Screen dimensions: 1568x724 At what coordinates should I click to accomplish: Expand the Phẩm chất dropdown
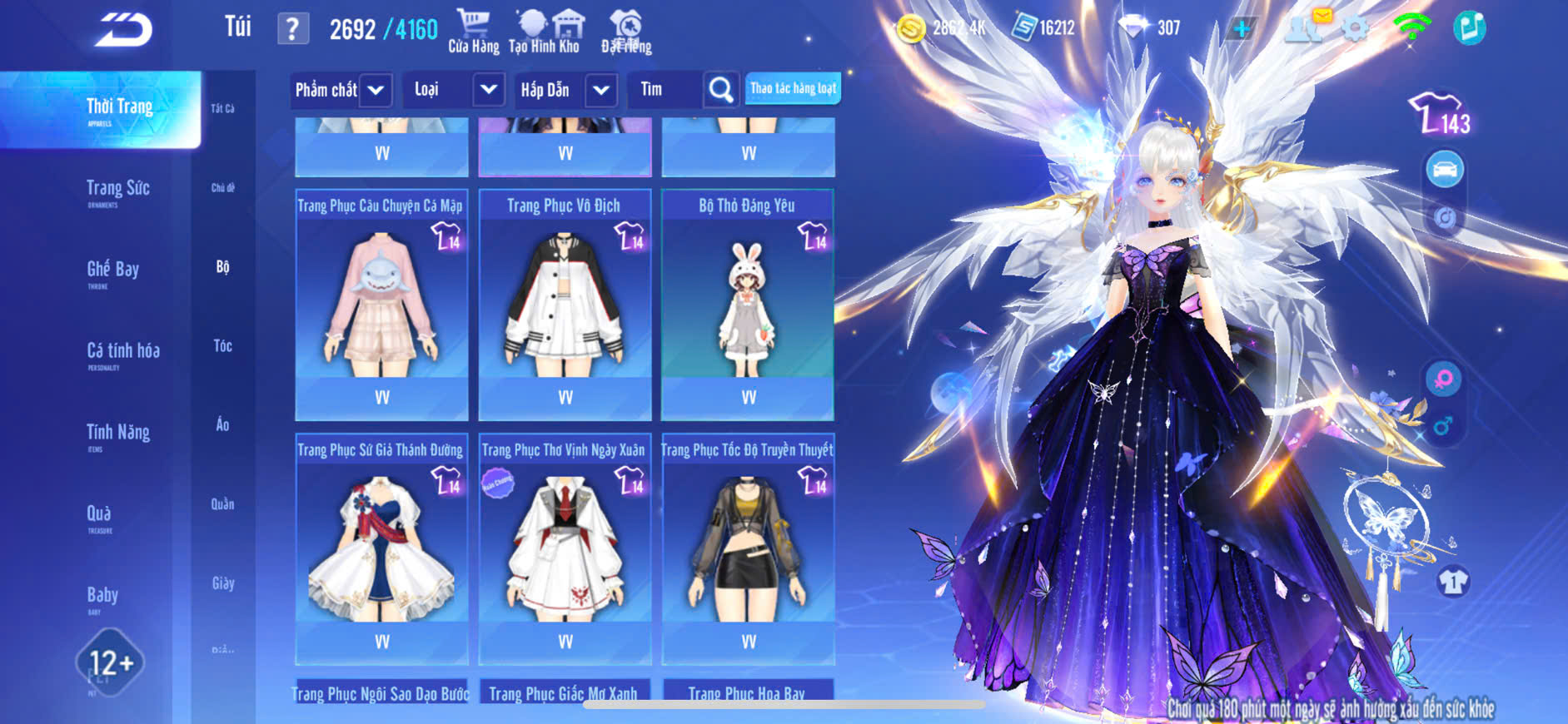pos(376,90)
